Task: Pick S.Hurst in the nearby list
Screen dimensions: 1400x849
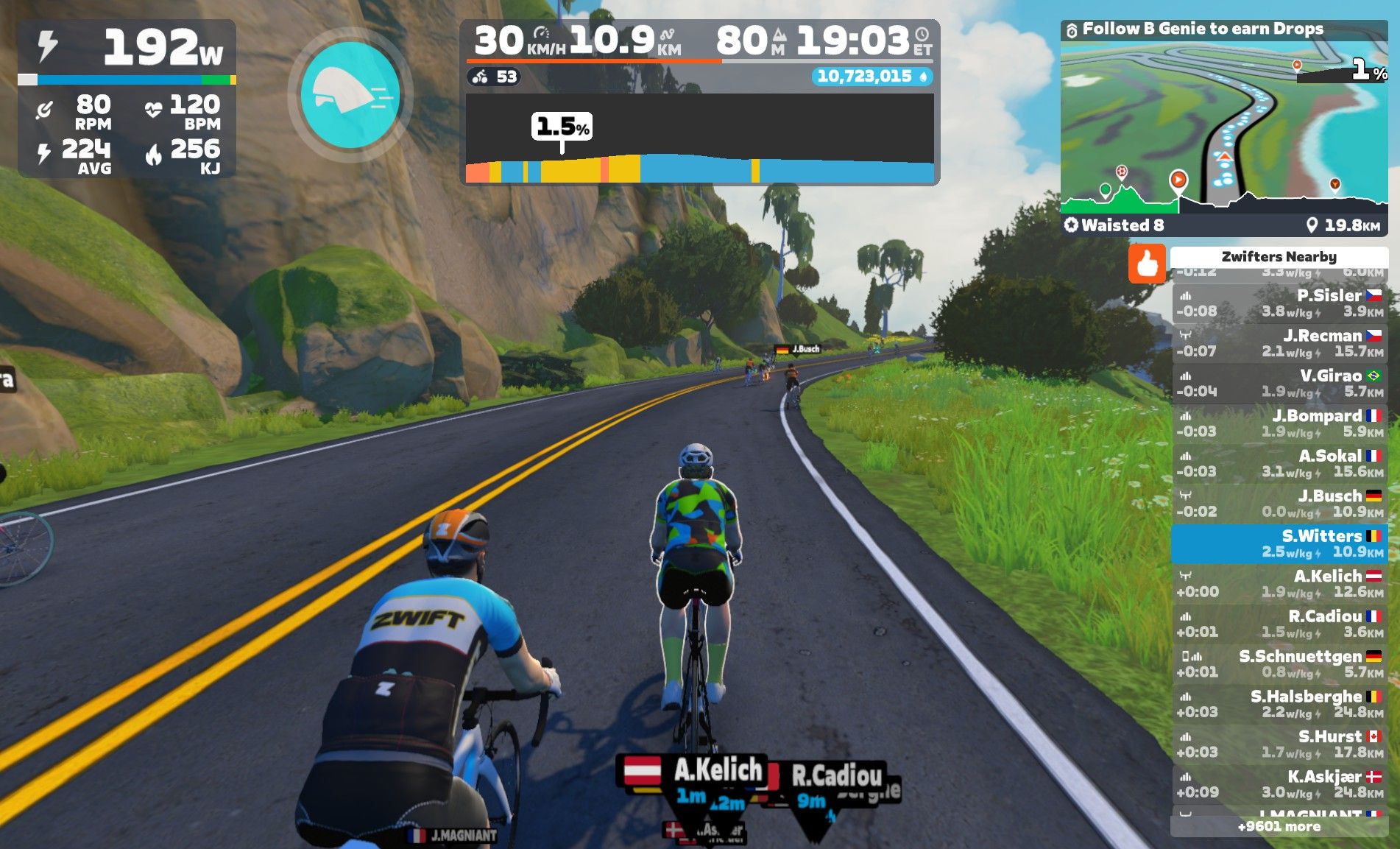Action: click(x=1279, y=744)
